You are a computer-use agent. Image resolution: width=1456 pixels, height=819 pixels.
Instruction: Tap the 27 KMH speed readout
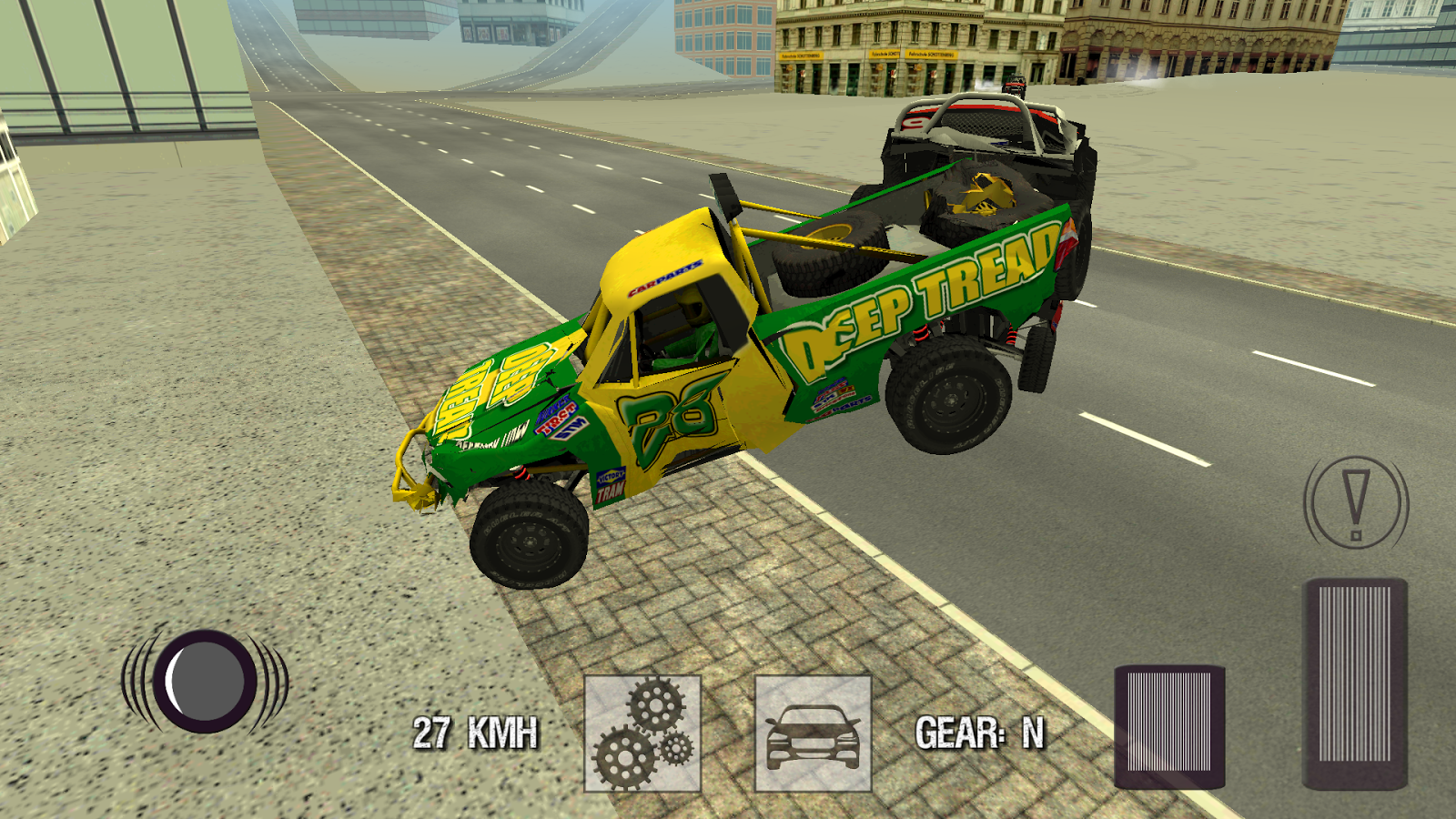pos(476,731)
